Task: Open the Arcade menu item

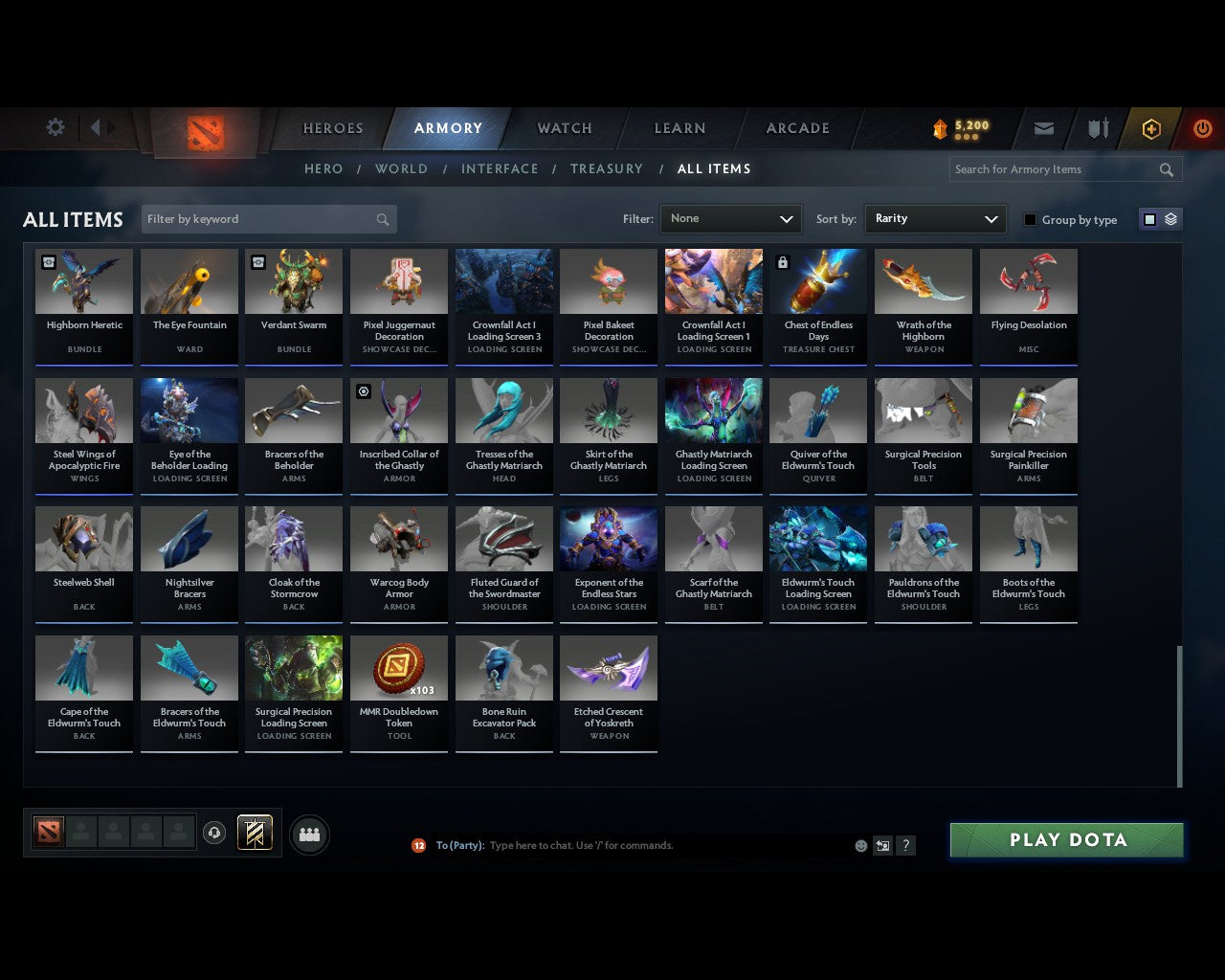Action: coord(796,127)
